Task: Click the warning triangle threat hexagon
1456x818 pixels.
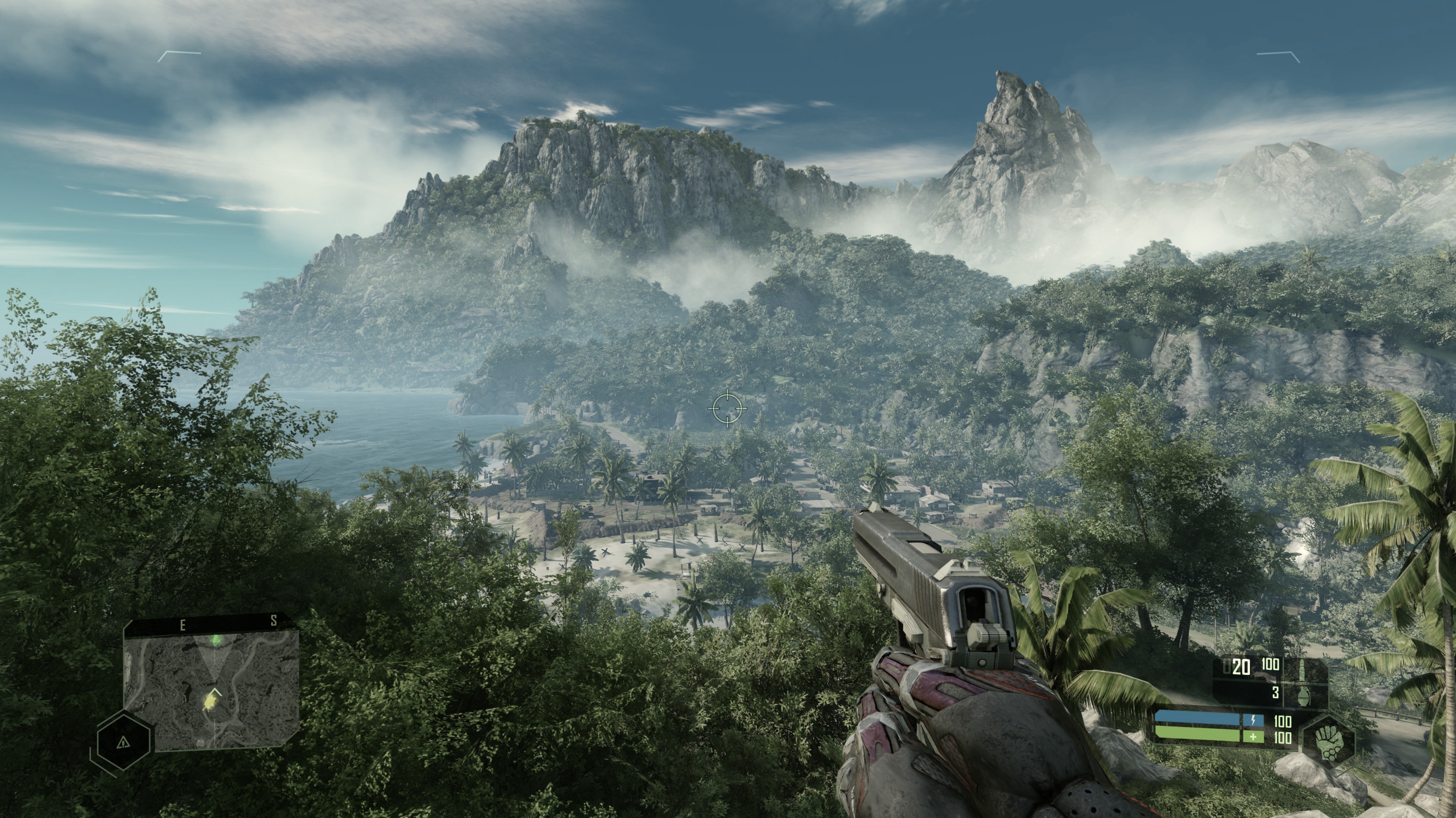Action: 123,742
